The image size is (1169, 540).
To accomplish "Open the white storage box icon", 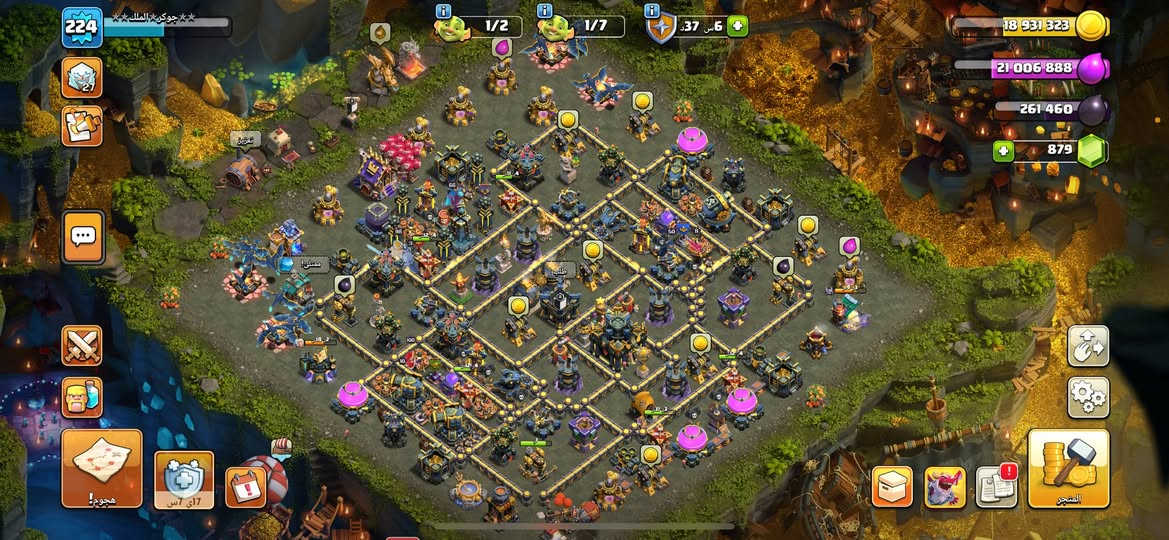I will [x=892, y=487].
